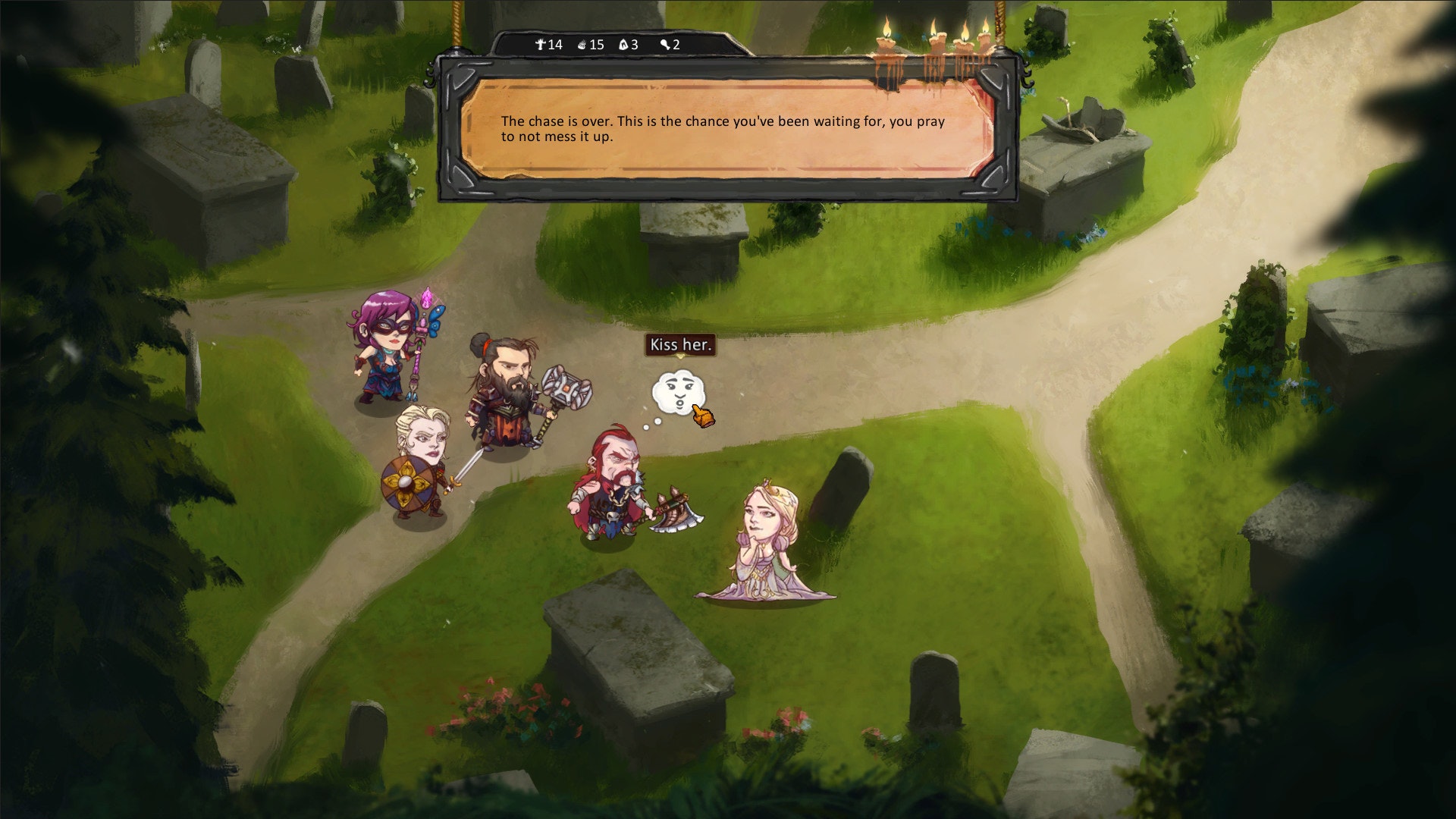Advance the narration text panel

(x=726, y=129)
